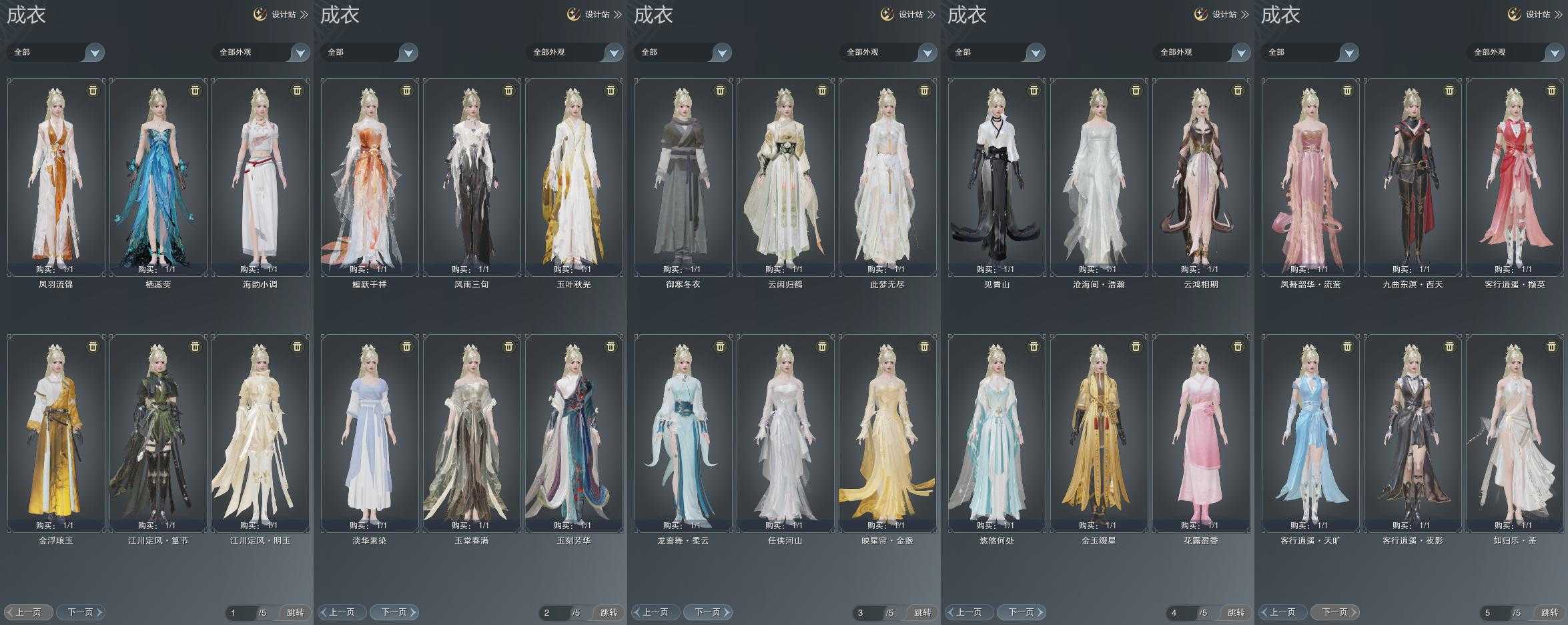Select the pink 花露盈香 outfit

pos(1201,433)
